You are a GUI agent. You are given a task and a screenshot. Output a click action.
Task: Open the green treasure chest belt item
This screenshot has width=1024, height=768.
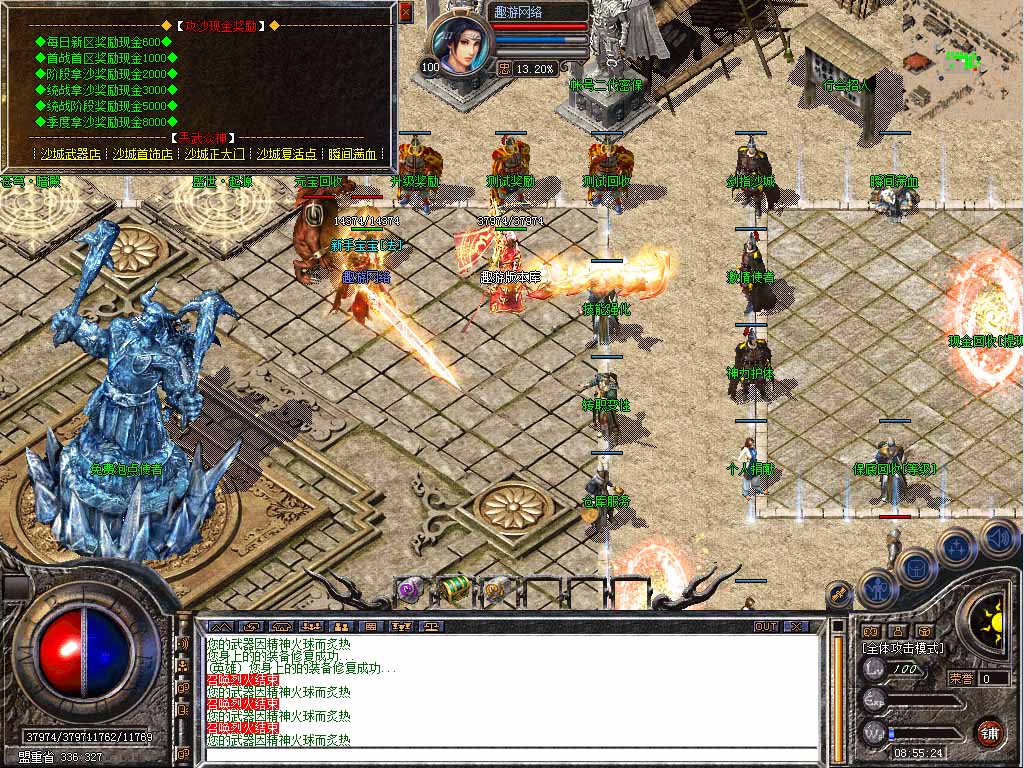tap(452, 588)
